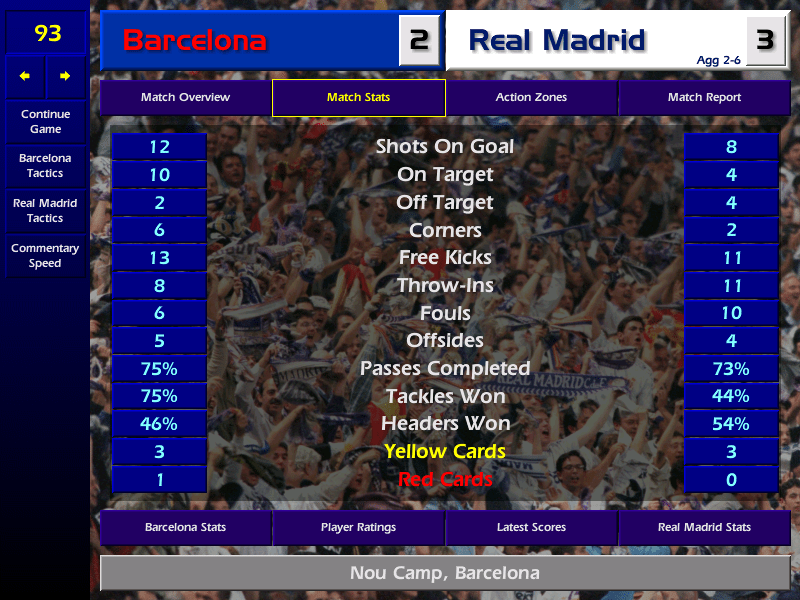Switch to the Match Overview tab
Image resolution: width=800 pixels, height=600 pixels.
(x=185, y=98)
